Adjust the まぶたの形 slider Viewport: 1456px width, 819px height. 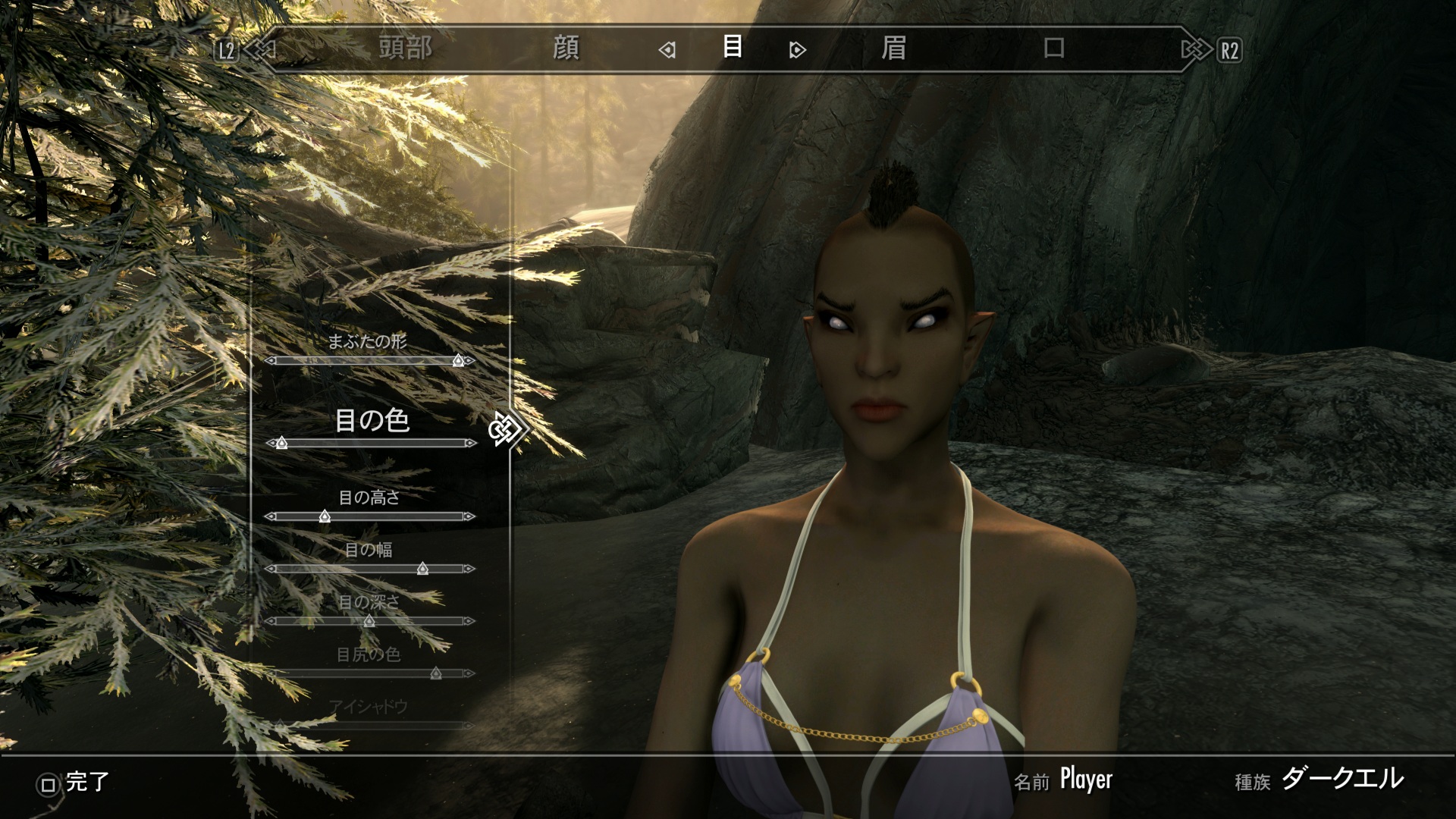point(458,361)
